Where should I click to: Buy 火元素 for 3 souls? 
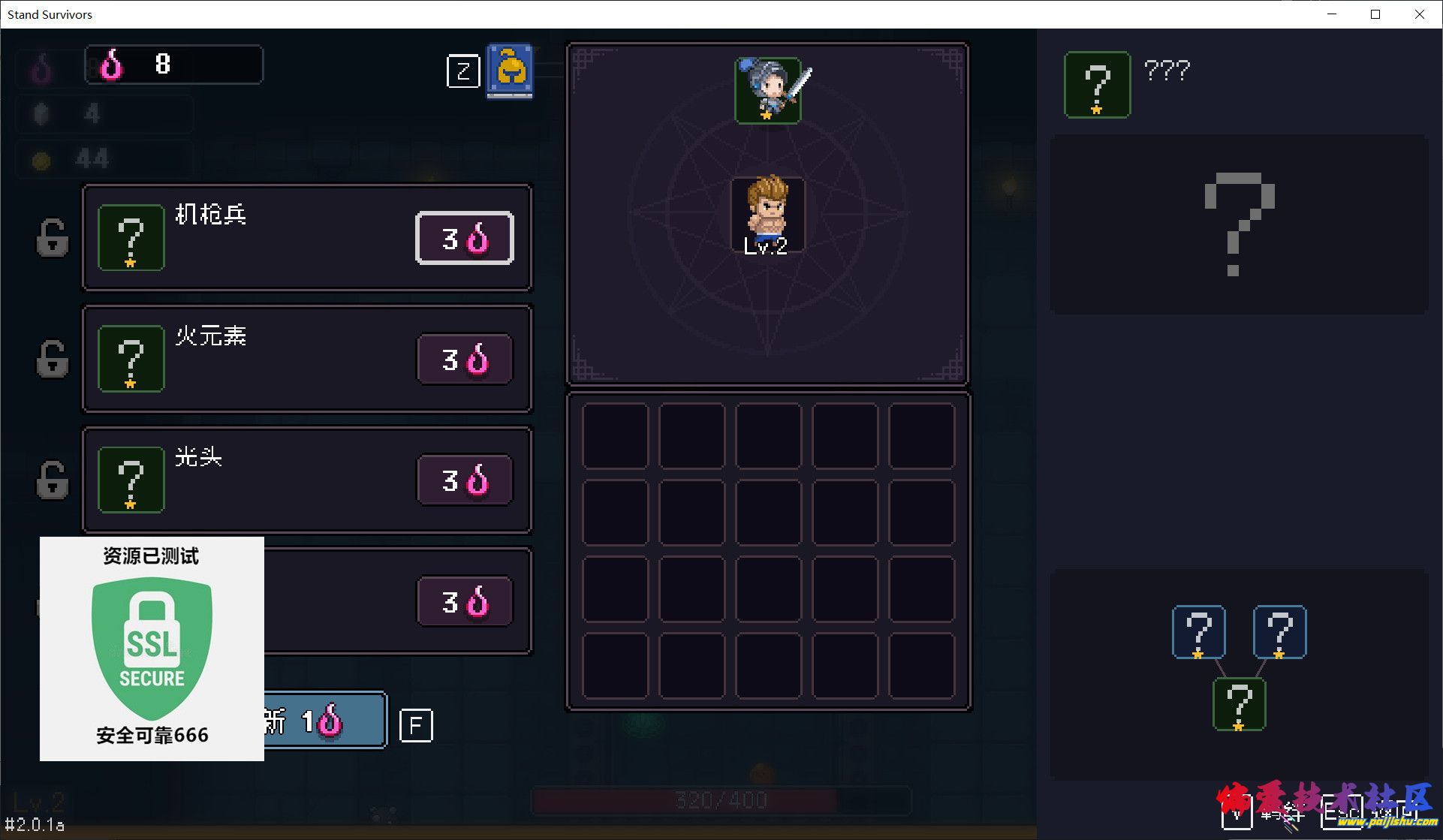pos(464,359)
